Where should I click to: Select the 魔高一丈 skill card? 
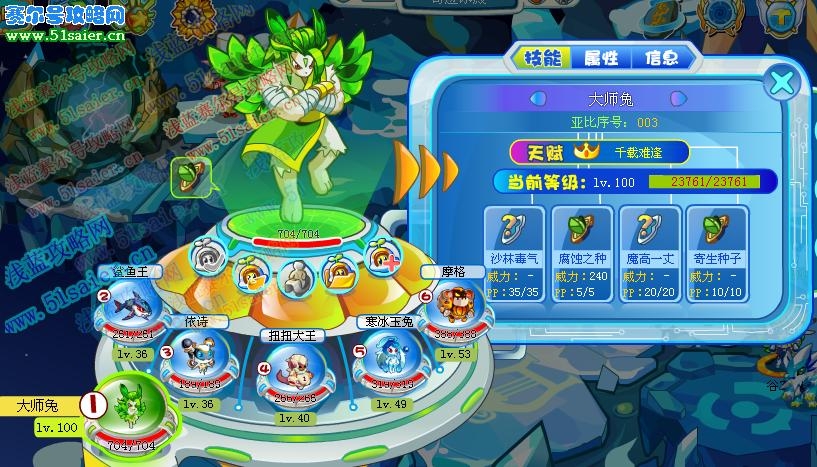[650, 251]
